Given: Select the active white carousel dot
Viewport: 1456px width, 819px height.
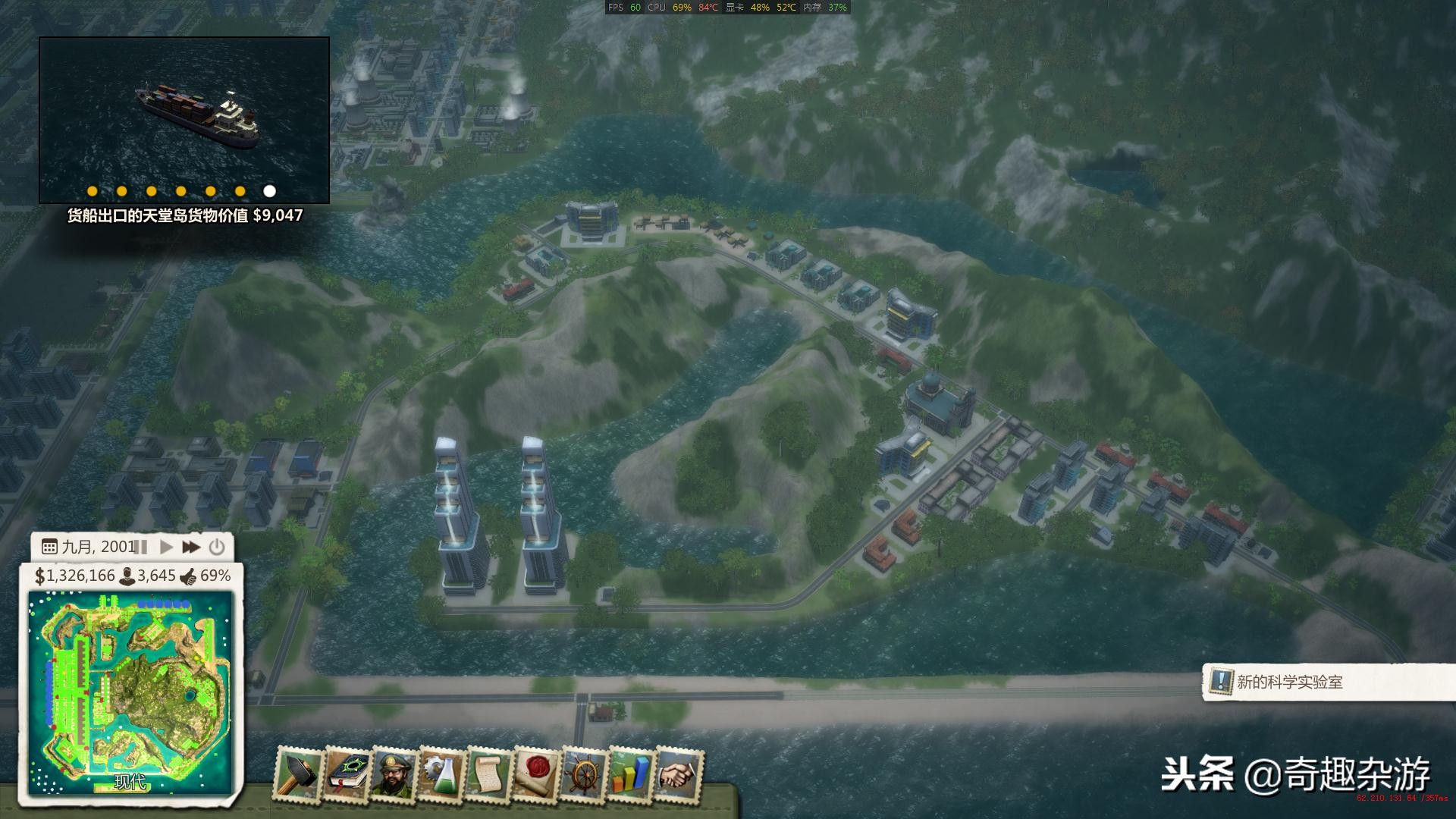Looking at the screenshot, I should (x=271, y=191).
